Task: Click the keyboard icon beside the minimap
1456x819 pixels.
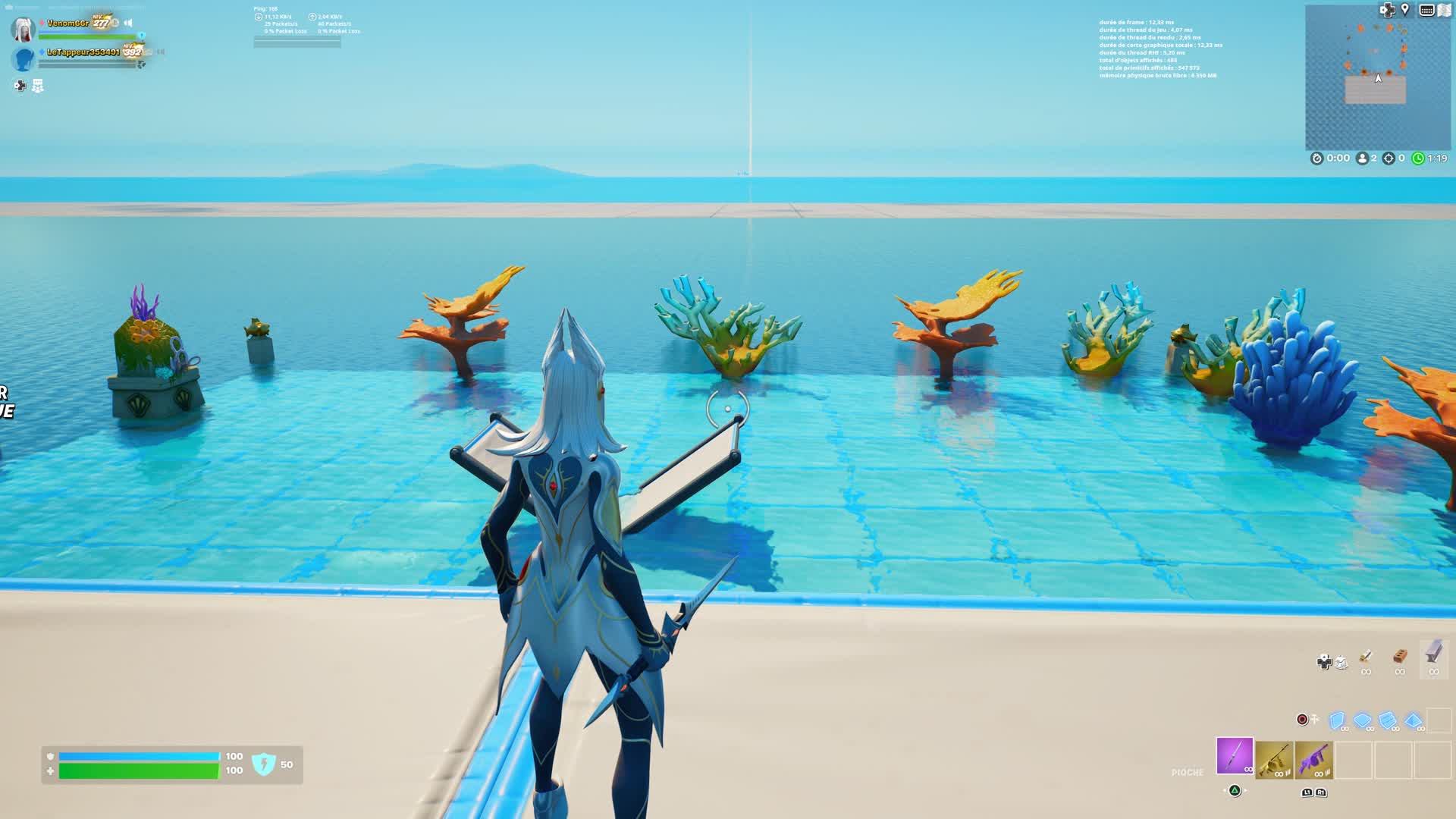Action: (x=1427, y=10)
